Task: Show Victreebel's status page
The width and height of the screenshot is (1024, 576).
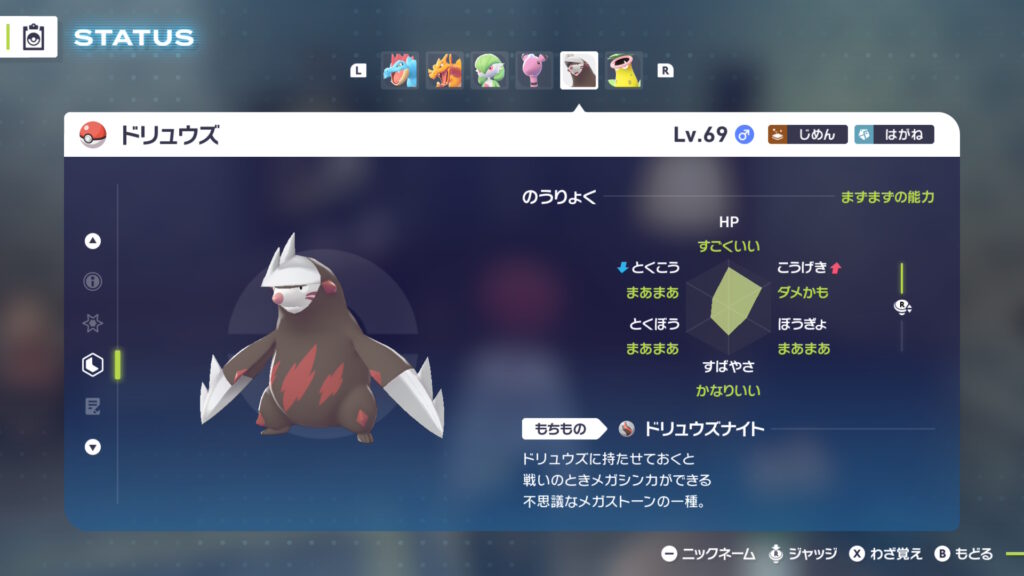Action: coord(624,71)
